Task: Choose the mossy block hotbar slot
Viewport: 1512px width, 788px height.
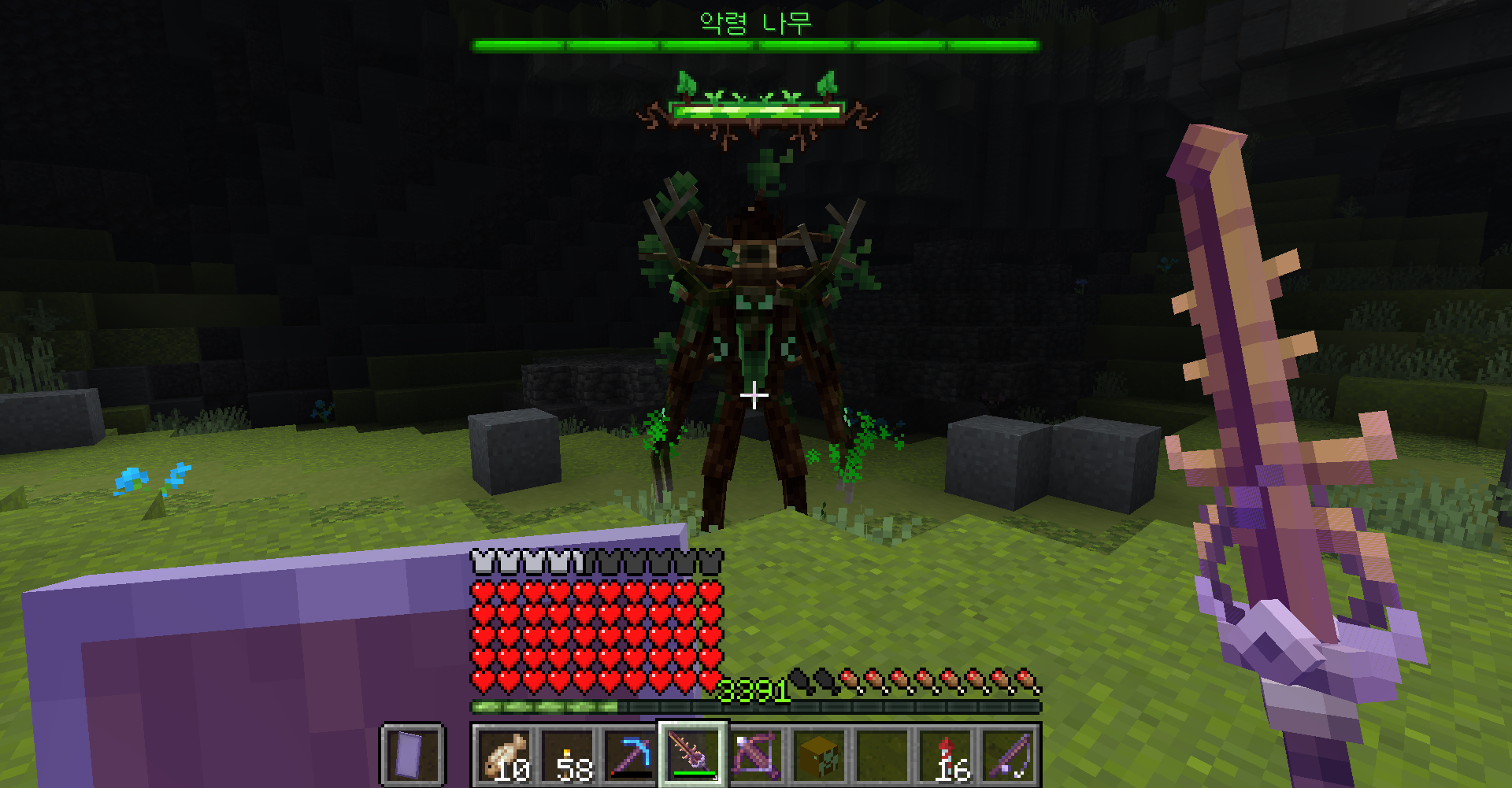Action: pyautogui.click(x=819, y=755)
